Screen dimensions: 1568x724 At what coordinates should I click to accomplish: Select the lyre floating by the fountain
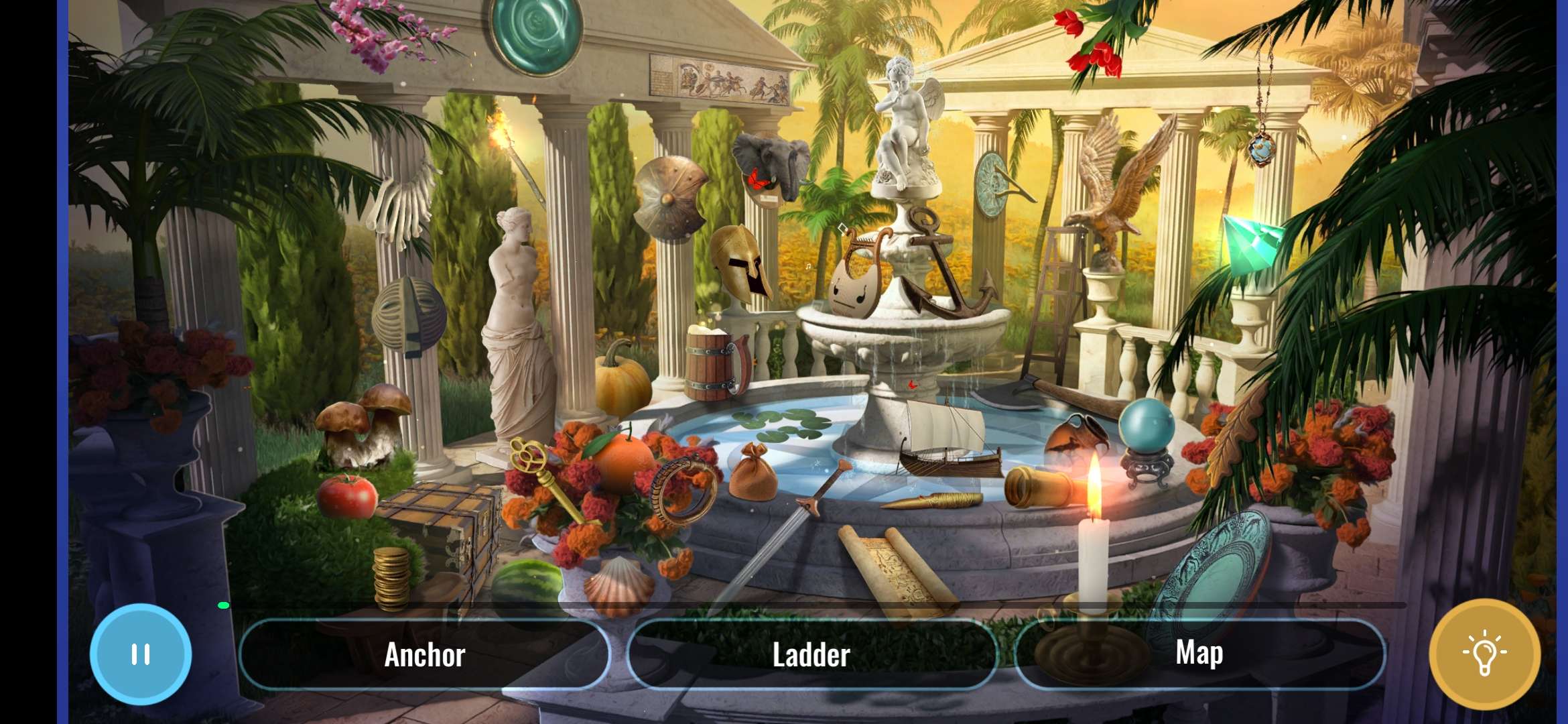[858, 275]
